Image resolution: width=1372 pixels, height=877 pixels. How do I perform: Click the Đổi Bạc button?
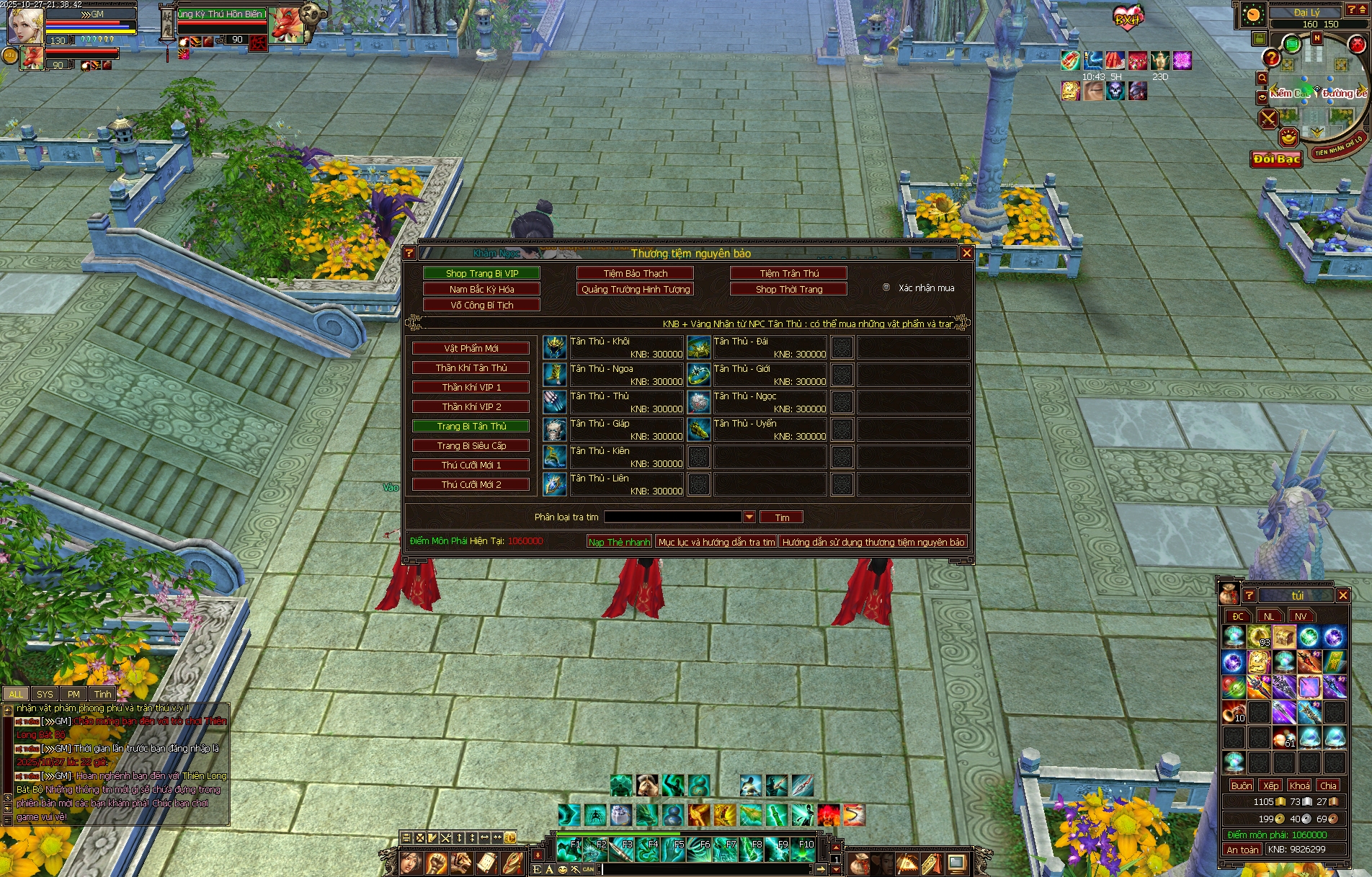coord(1276,159)
